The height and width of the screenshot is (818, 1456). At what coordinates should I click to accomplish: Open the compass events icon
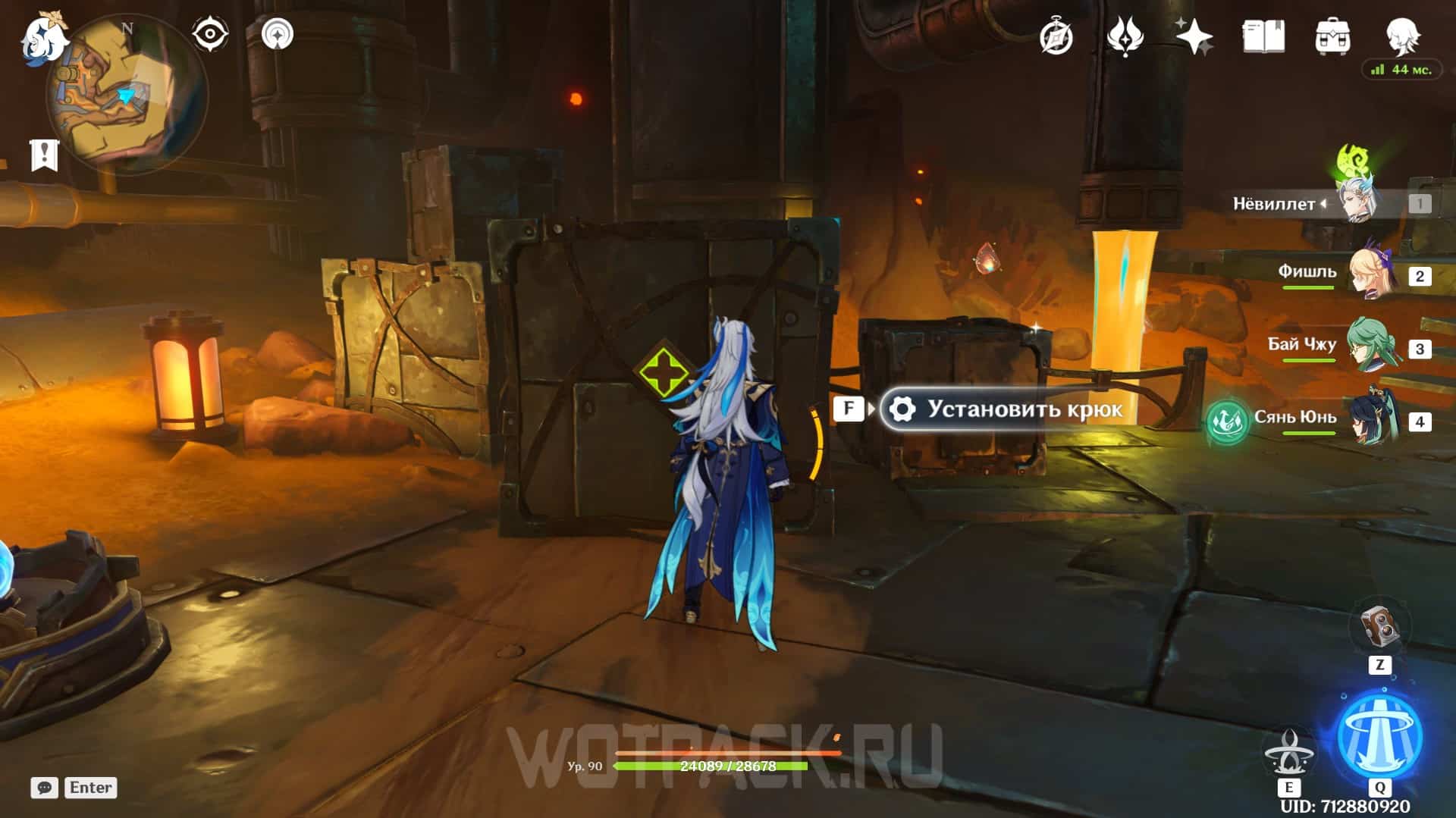pyautogui.click(x=1056, y=36)
